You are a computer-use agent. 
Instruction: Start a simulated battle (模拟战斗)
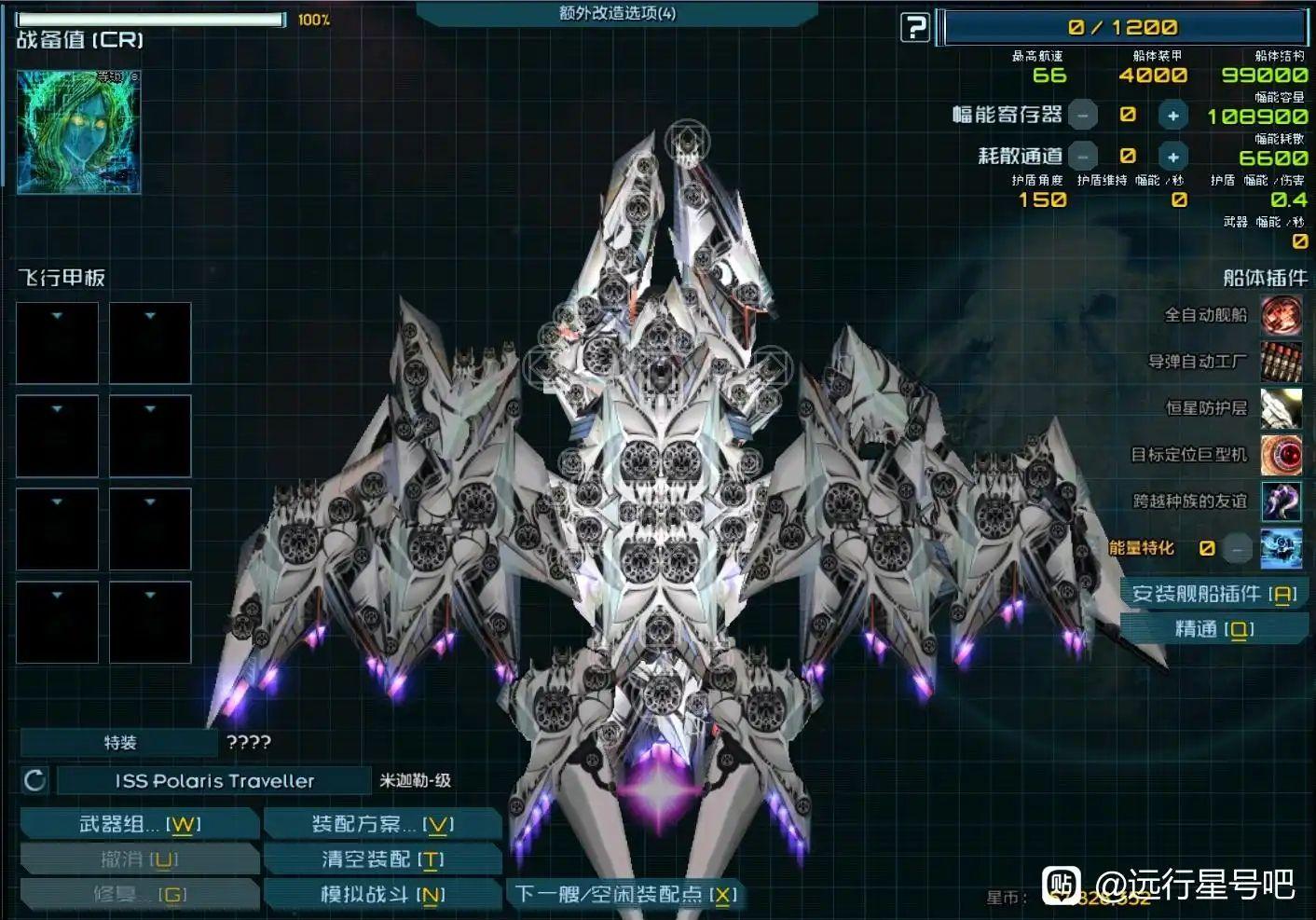pyautogui.click(x=382, y=895)
